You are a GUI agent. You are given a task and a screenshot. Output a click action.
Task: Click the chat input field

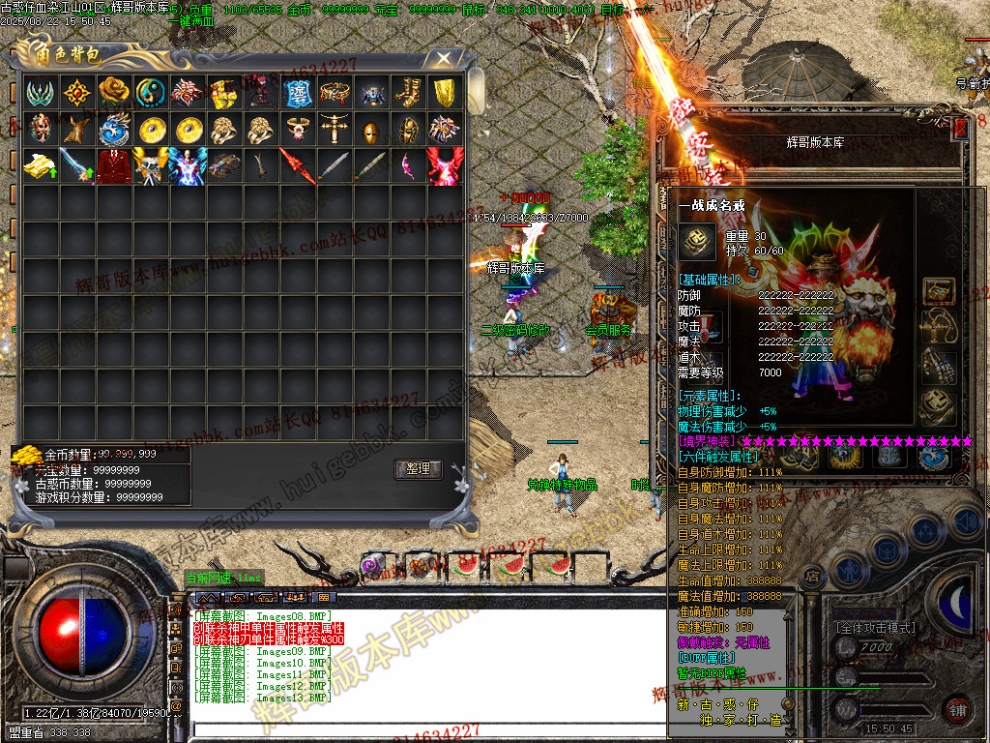420,727
